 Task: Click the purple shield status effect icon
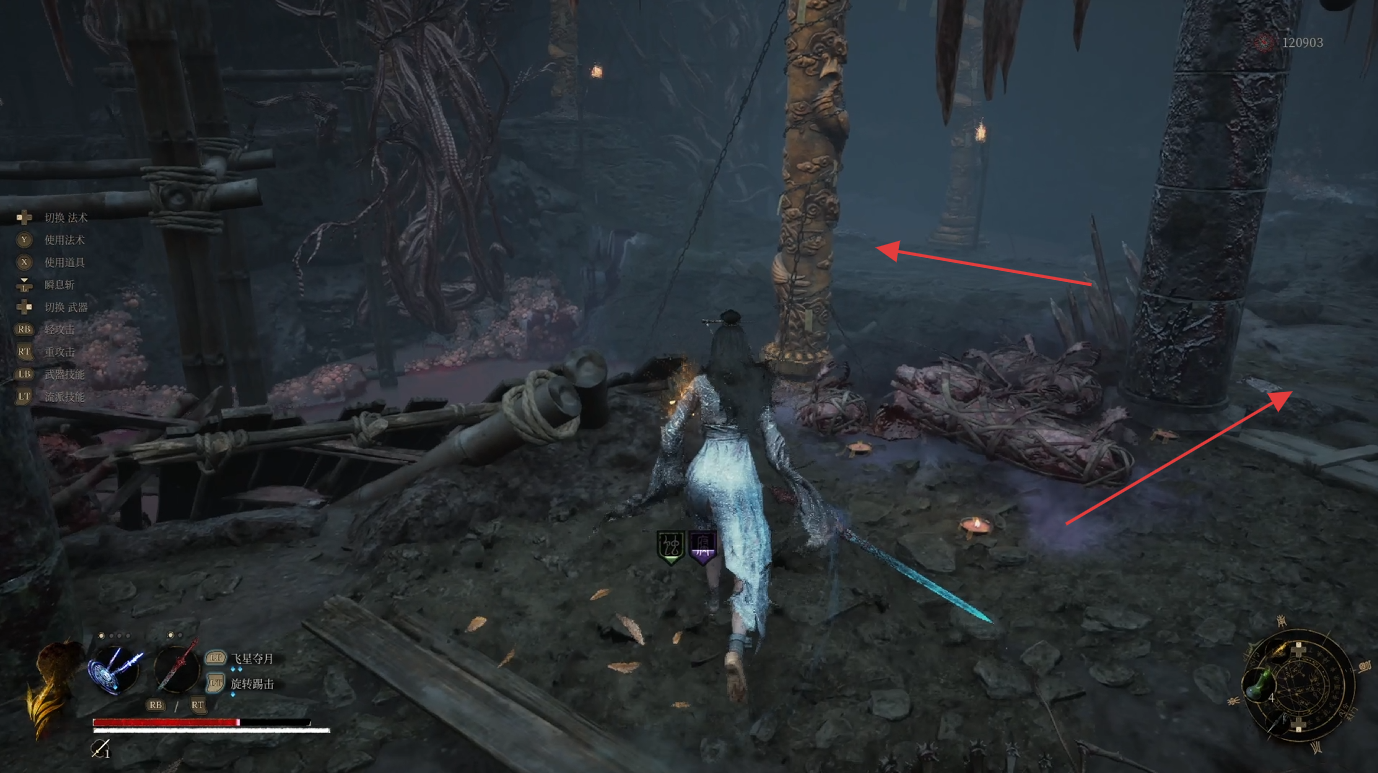pos(704,548)
